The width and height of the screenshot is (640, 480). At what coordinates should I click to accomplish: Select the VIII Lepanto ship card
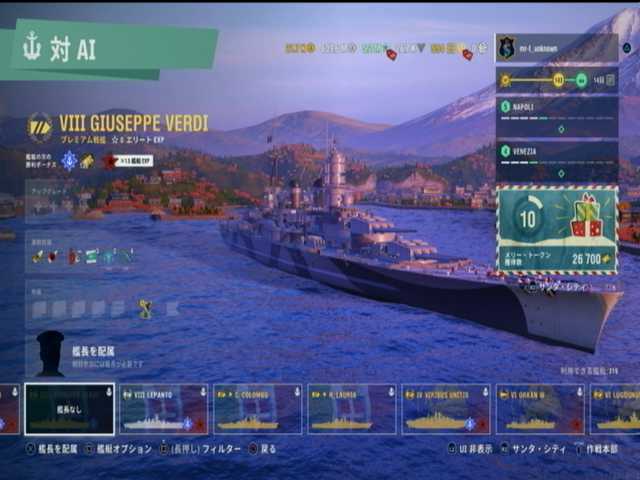tap(164, 409)
